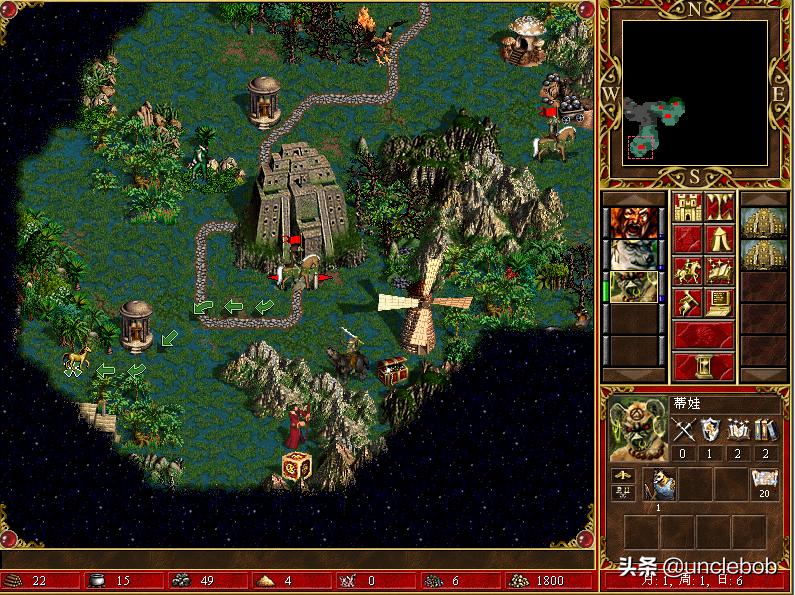Select the red-faced hero portrait
The image size is (795, 595).
tap(631, 221)
